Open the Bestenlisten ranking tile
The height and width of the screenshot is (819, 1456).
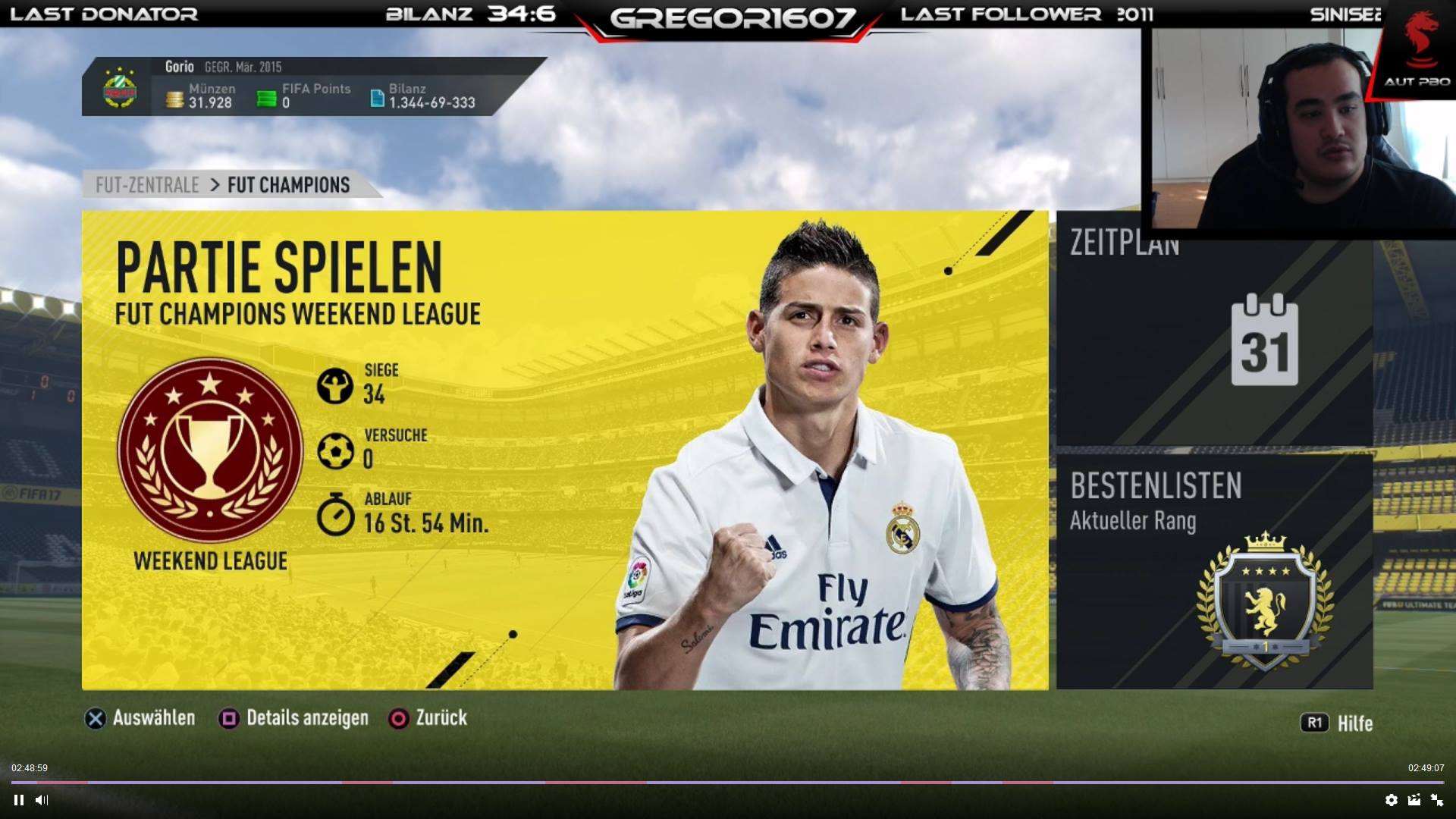(1213, 573)
